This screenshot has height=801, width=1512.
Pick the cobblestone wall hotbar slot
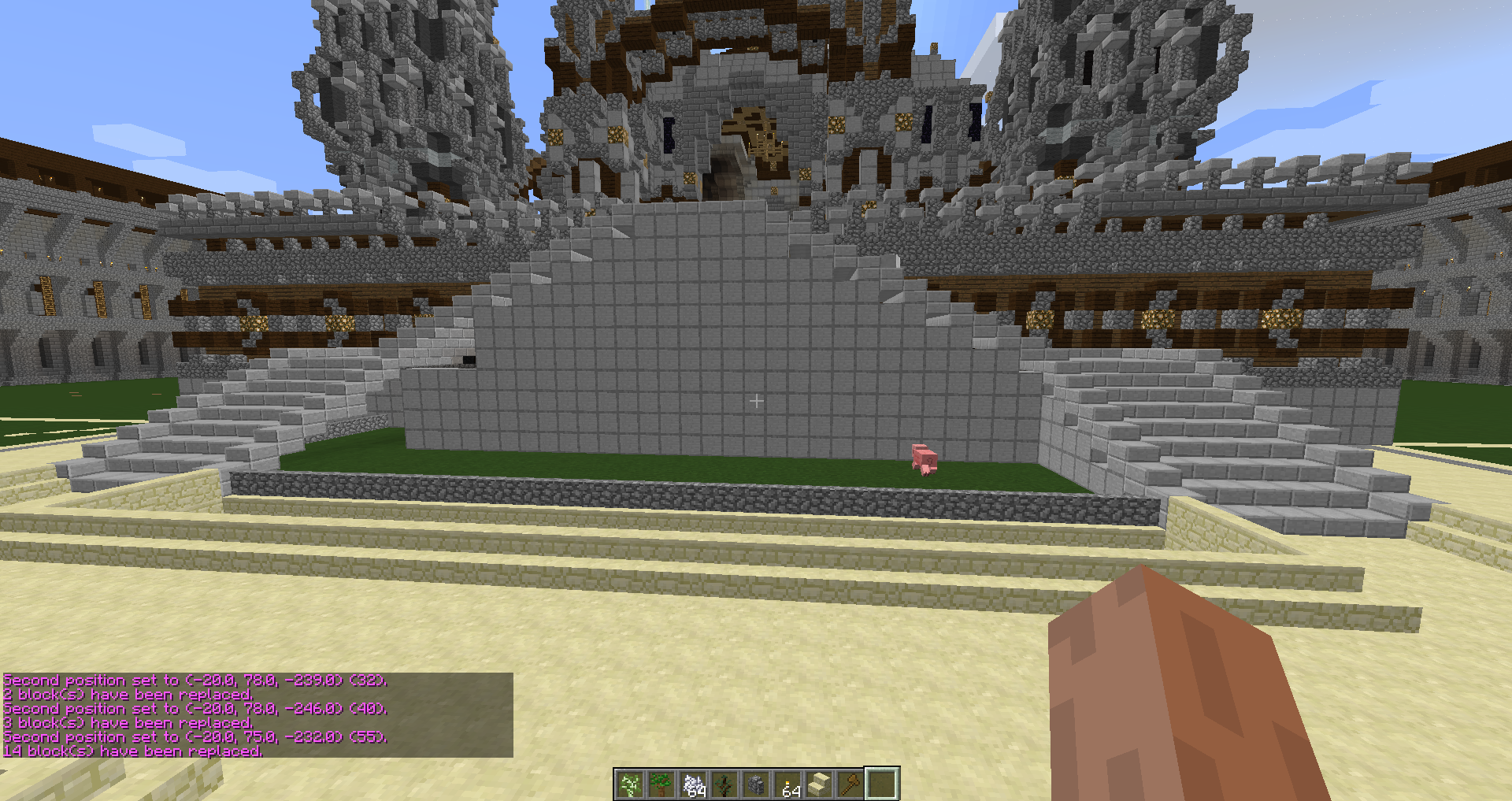pyautogui.click(x=756, y=784)
